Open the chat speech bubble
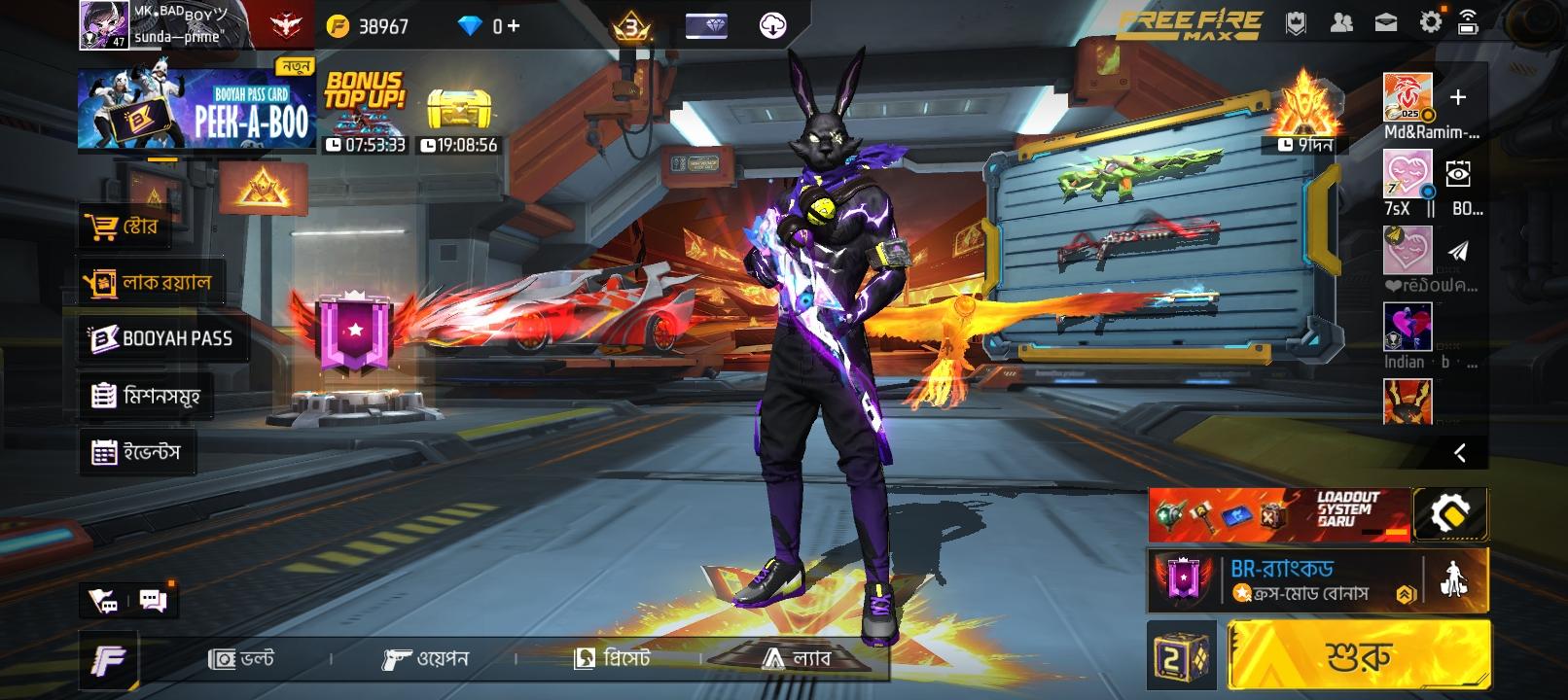Screen dimensions: 1568x700 [x=153, y=600]
